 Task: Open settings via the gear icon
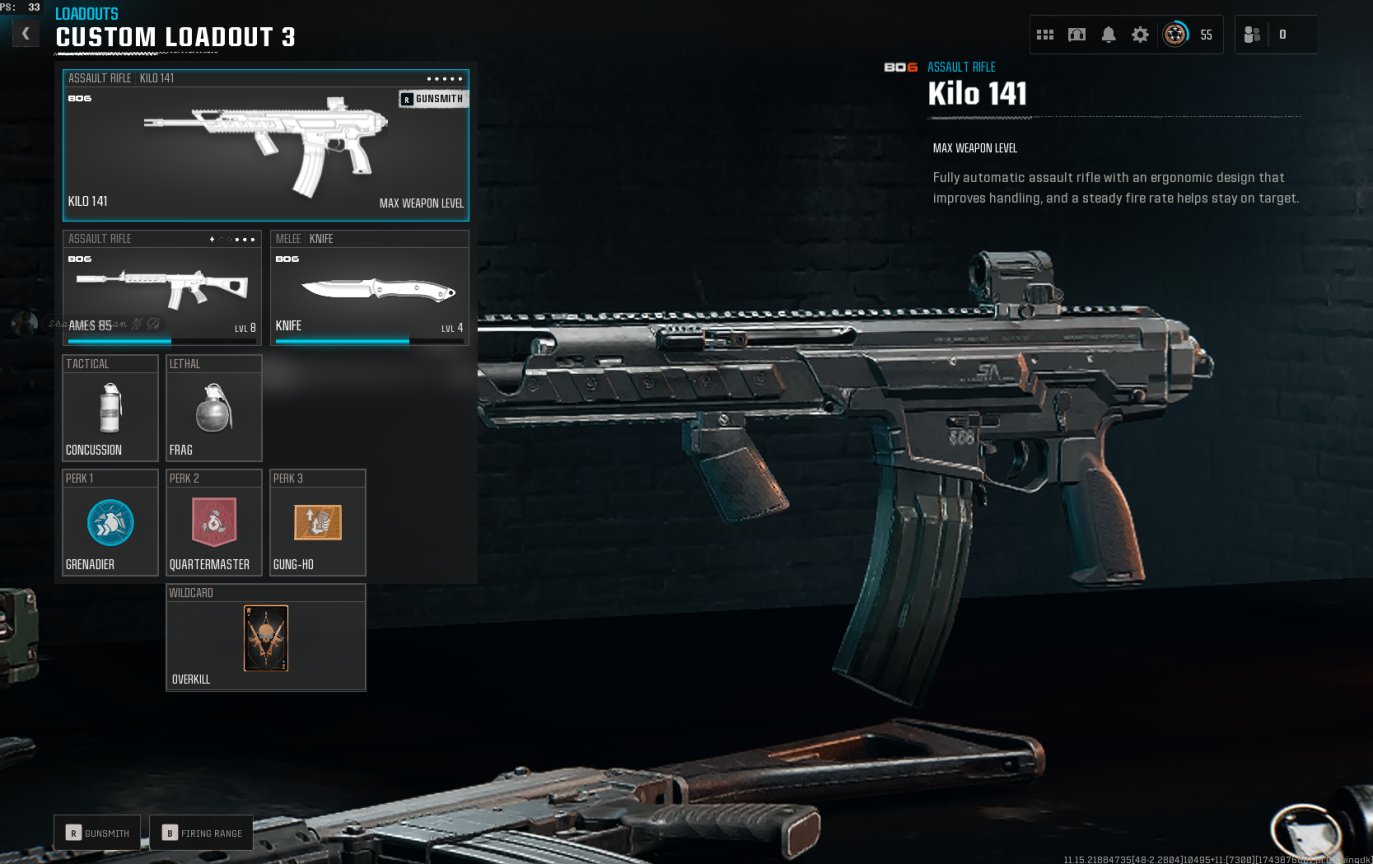[1140, 35]
